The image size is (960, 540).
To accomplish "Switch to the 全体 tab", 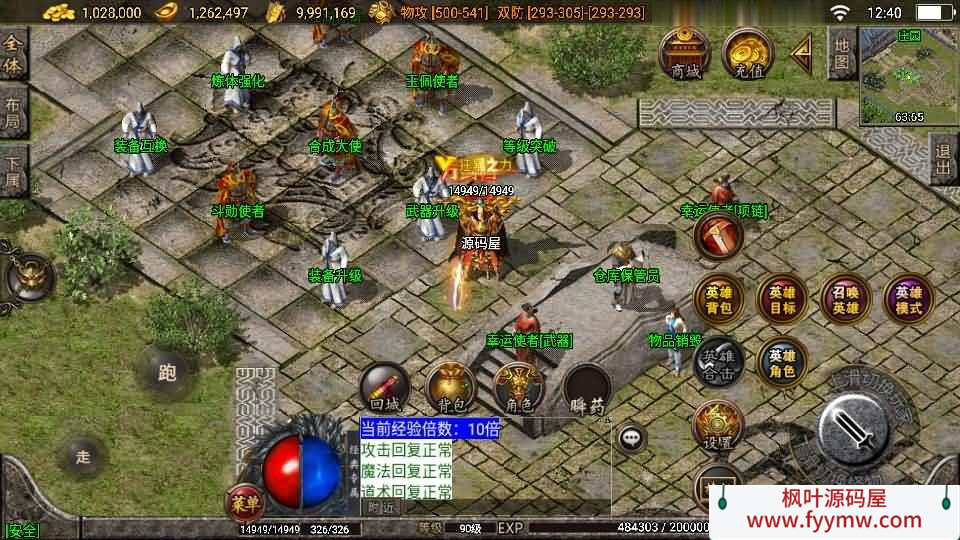I will [14, 53].
